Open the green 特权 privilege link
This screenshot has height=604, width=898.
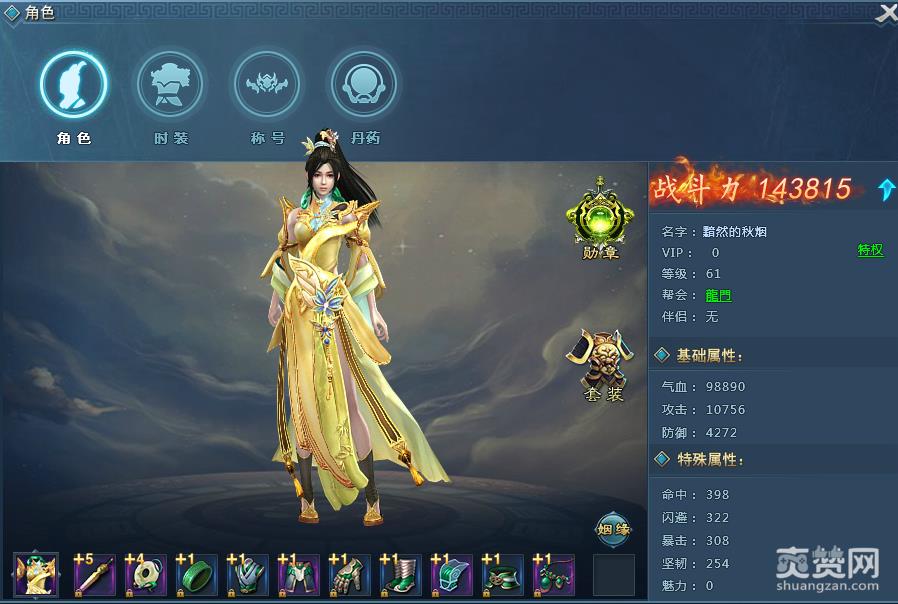tap(870, 250)
